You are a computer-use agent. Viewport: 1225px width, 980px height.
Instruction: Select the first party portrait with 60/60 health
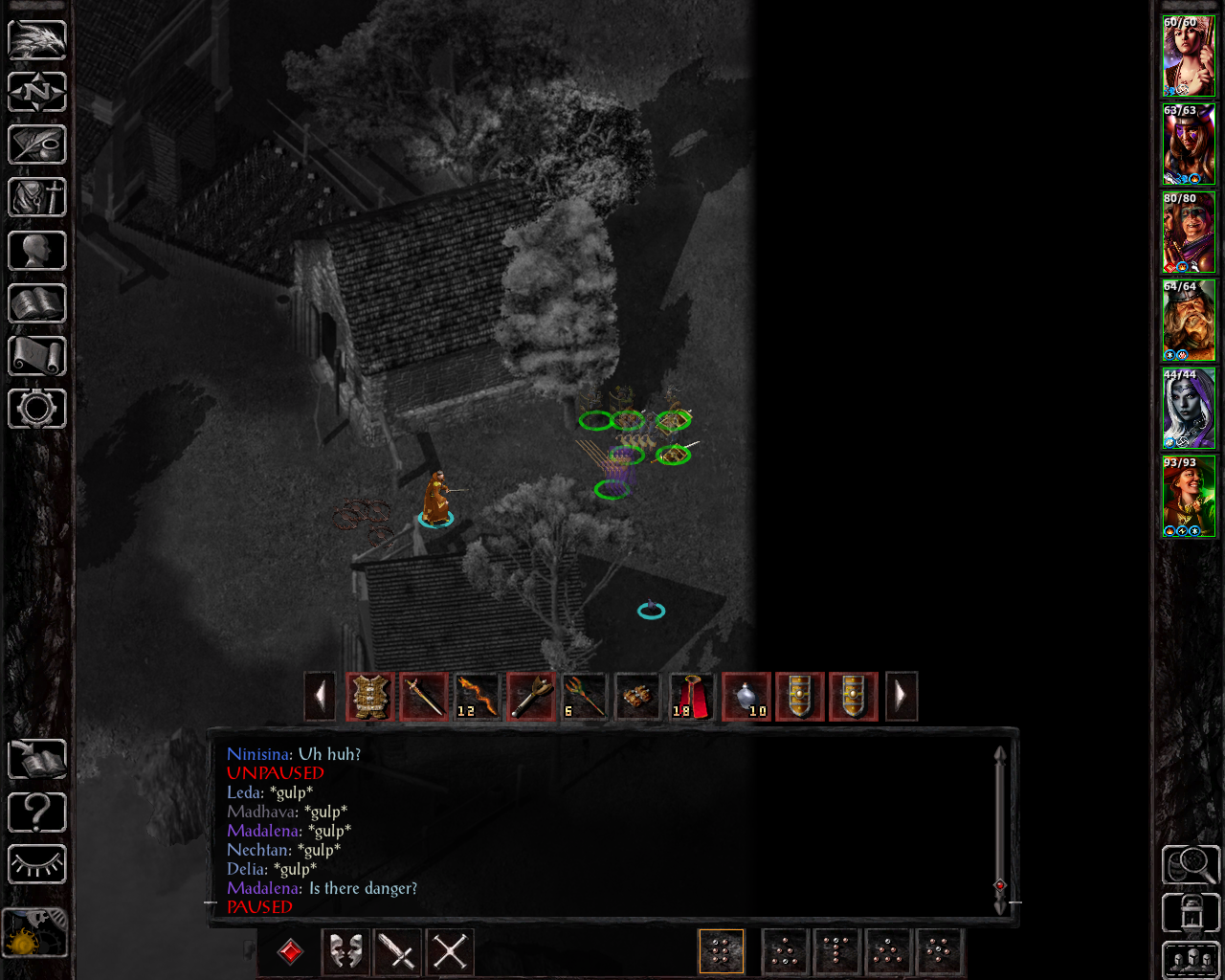click(x=1189, y=56)
